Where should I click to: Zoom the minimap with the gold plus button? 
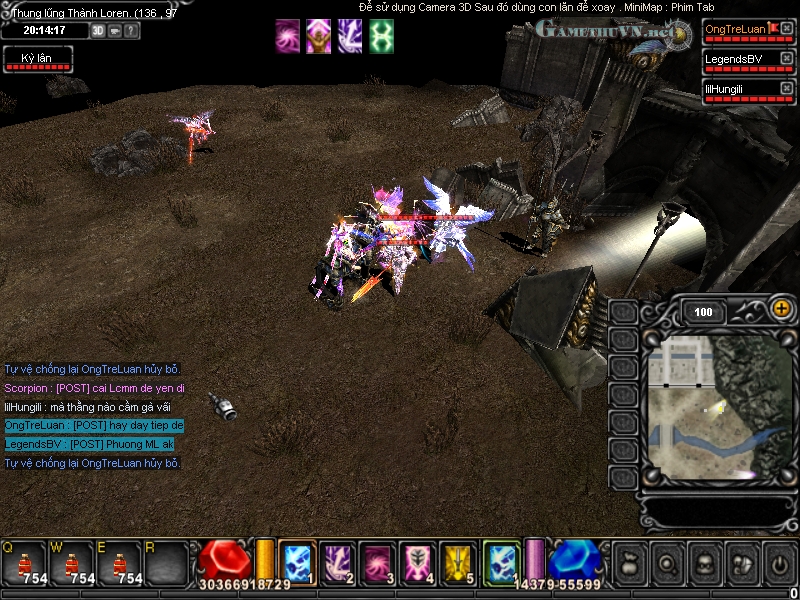click(x=782, y=311)
